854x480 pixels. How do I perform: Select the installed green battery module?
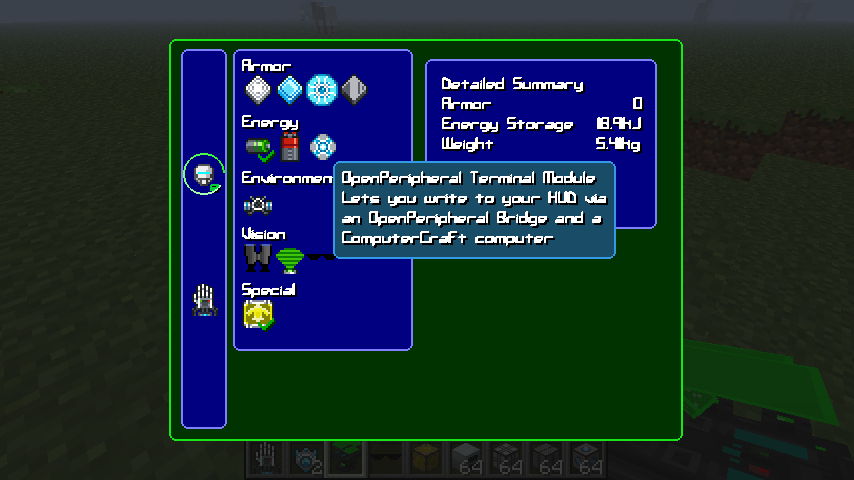[x=258, y=148]
